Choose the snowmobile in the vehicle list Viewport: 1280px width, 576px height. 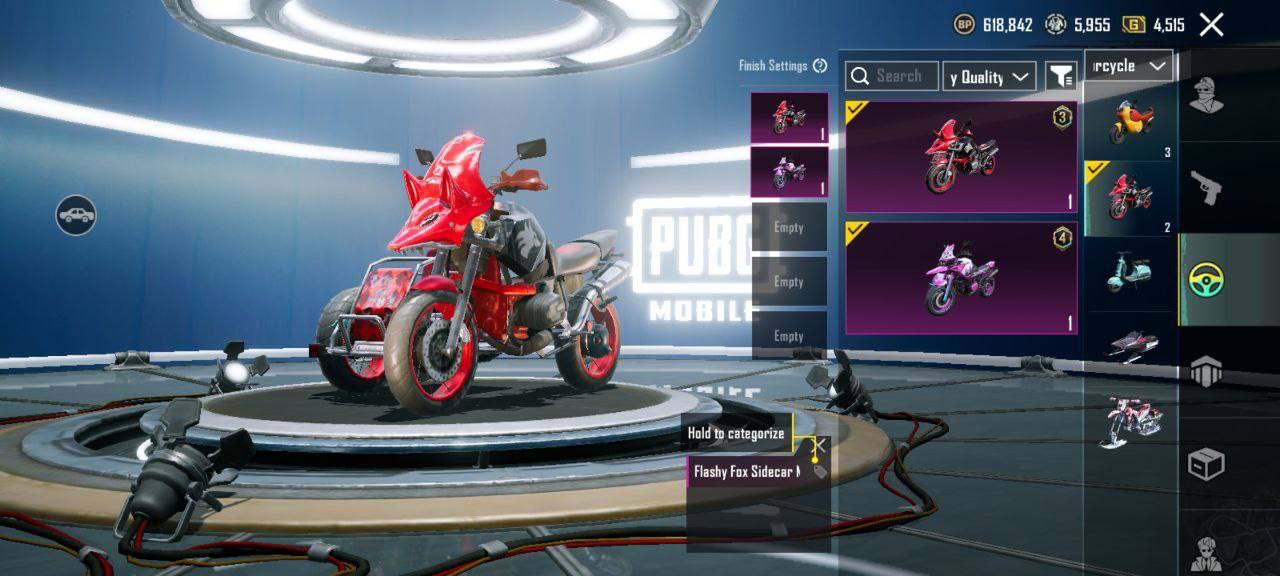[x=1131, y=346]
